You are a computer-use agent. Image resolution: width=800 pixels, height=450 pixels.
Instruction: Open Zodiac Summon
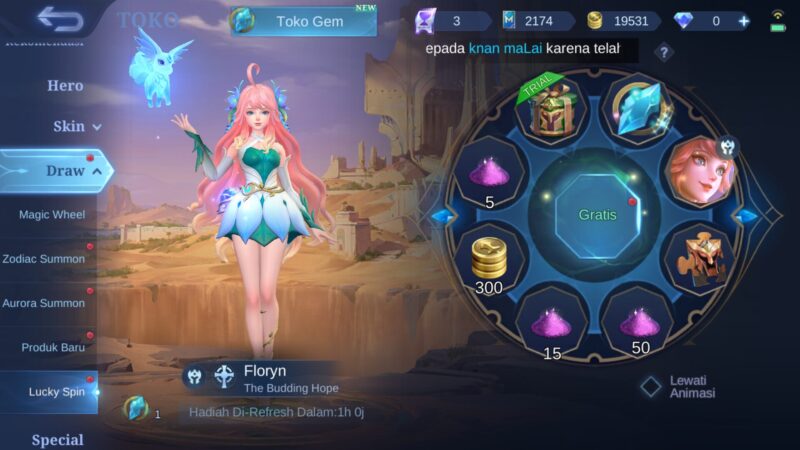[44, 258]
